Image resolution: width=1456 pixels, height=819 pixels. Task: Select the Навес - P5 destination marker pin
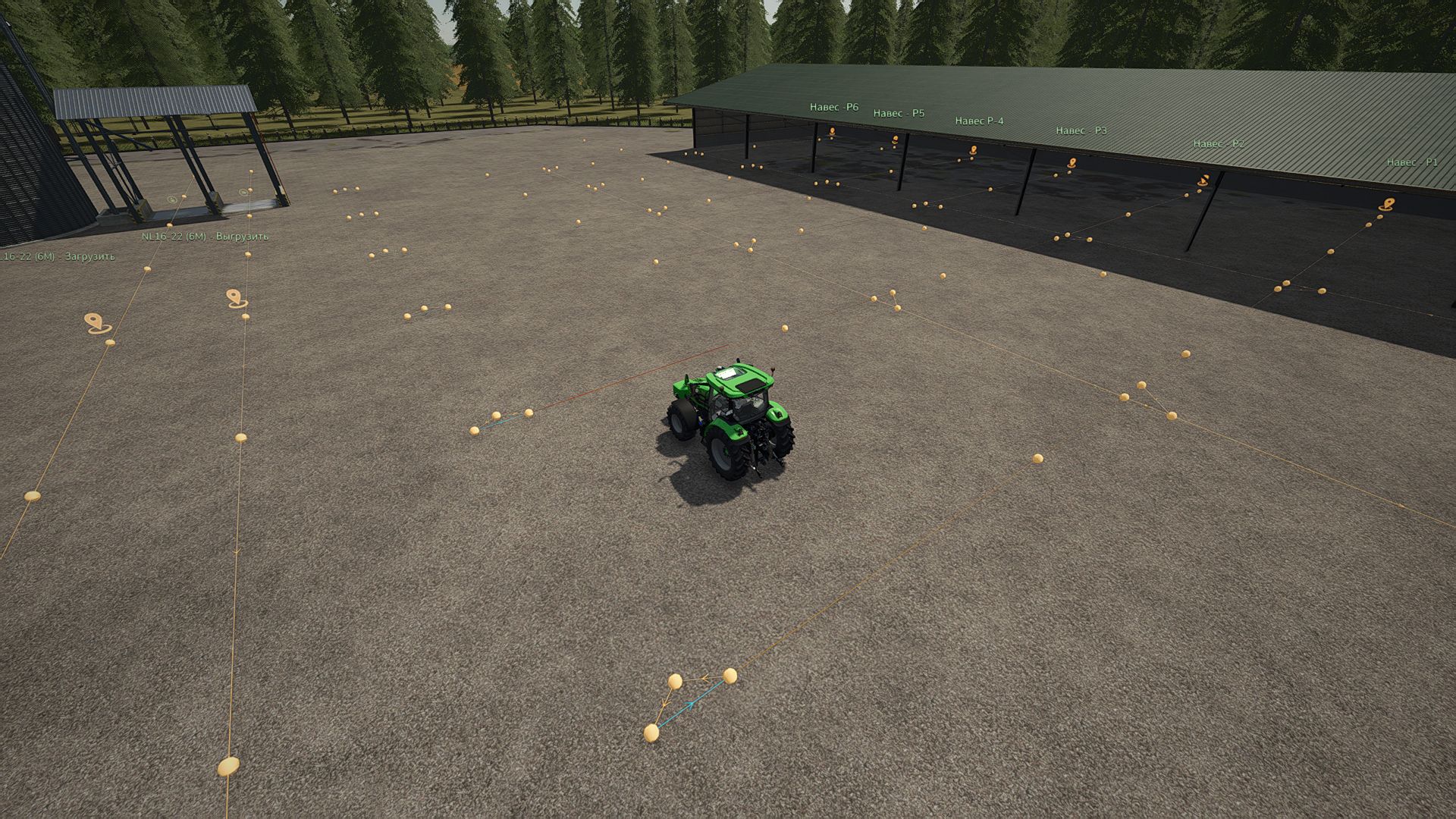pyautogui.click(x=895, y=140)
